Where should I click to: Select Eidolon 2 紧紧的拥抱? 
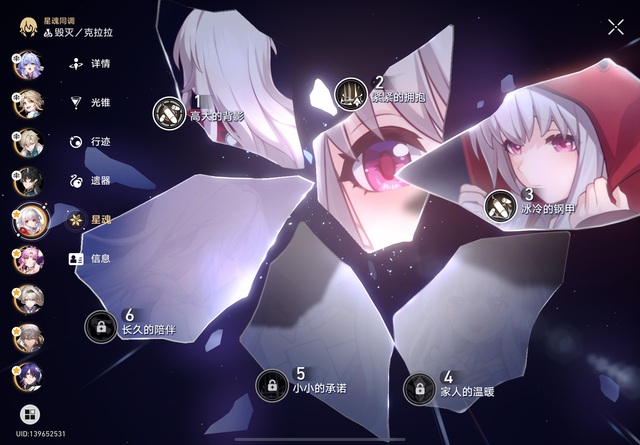[x=350, y=94]
